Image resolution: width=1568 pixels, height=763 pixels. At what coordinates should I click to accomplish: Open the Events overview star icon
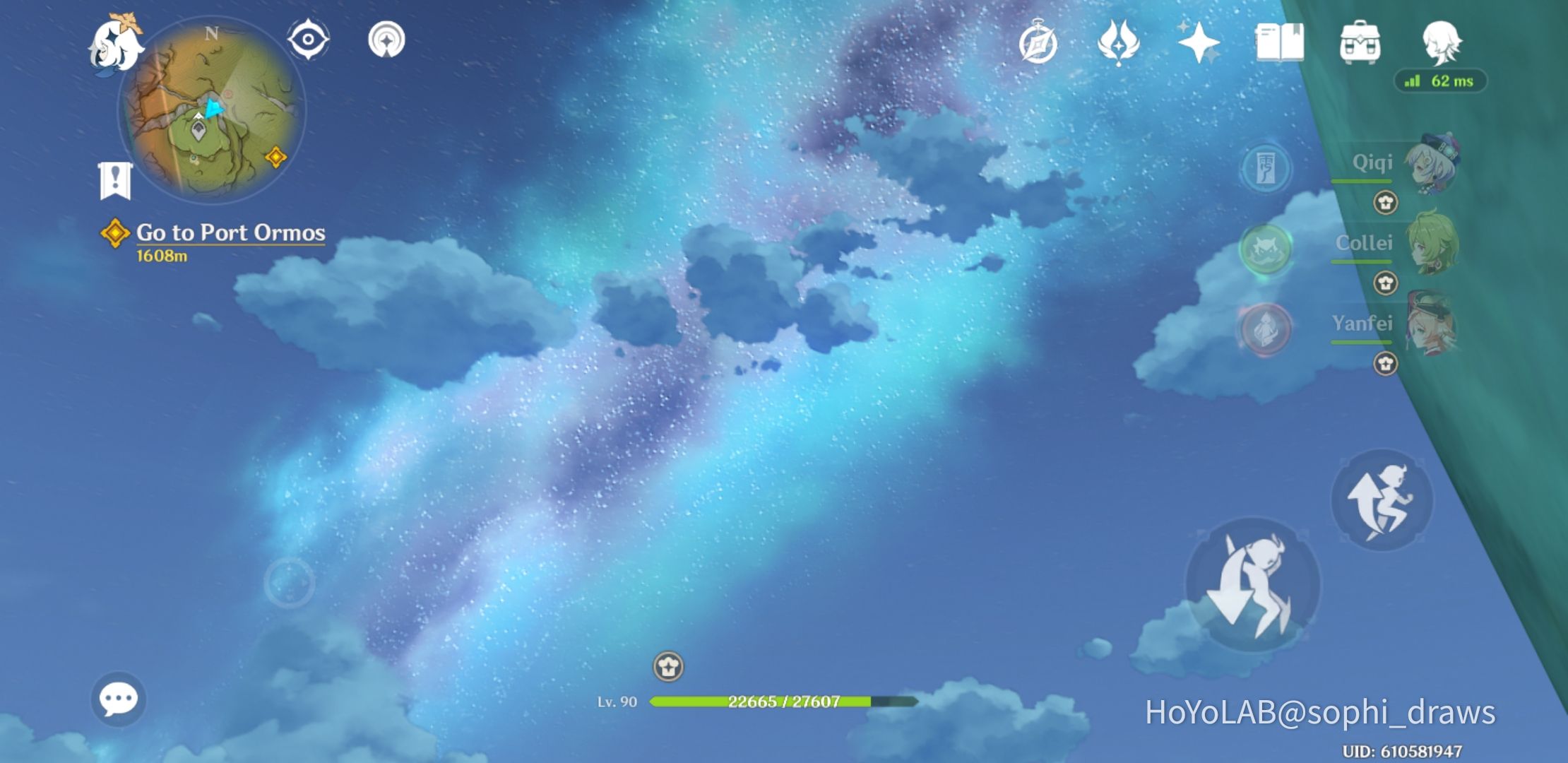point(1201,44)
